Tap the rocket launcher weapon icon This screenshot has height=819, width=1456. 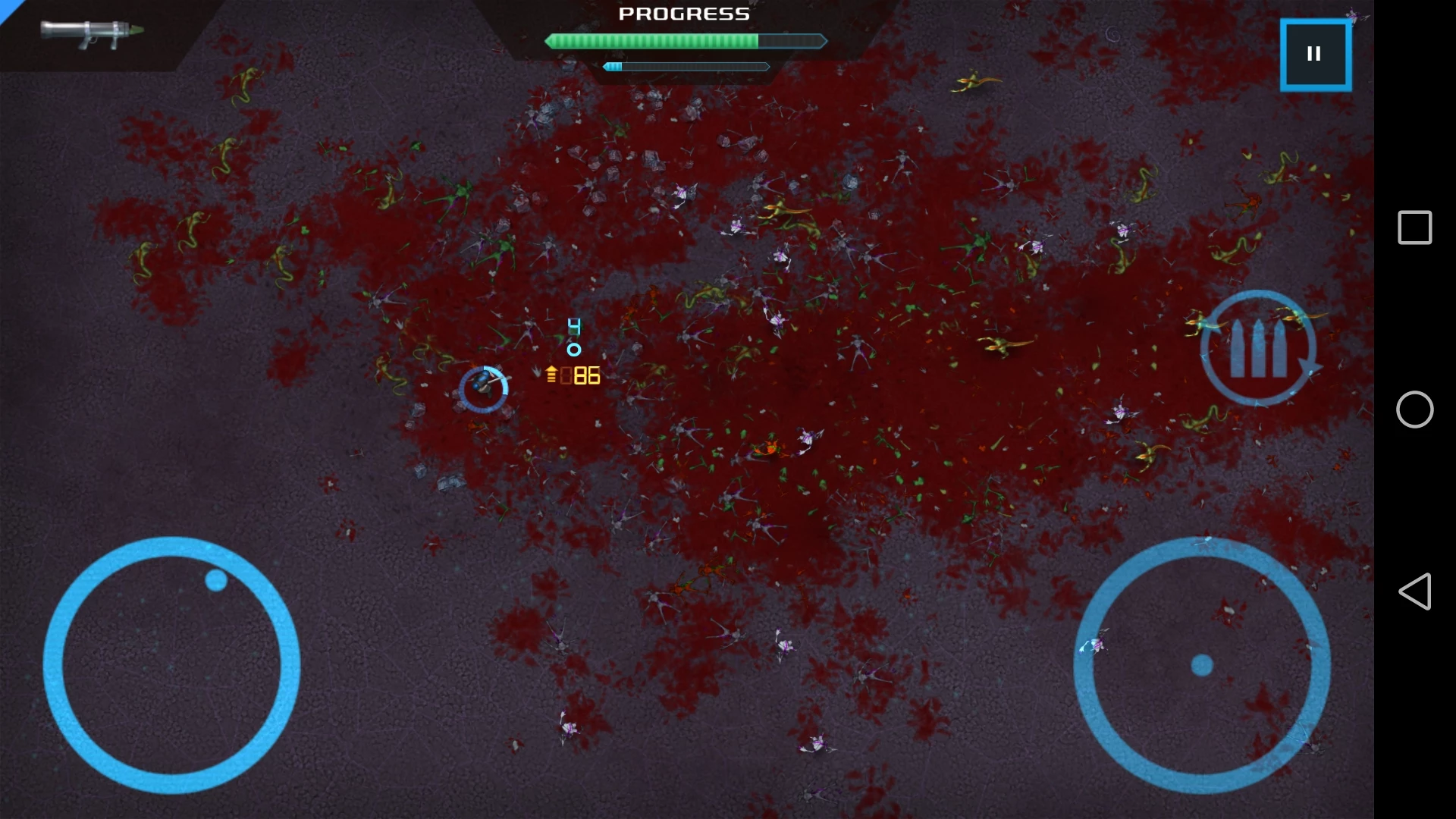click(92, 33)
